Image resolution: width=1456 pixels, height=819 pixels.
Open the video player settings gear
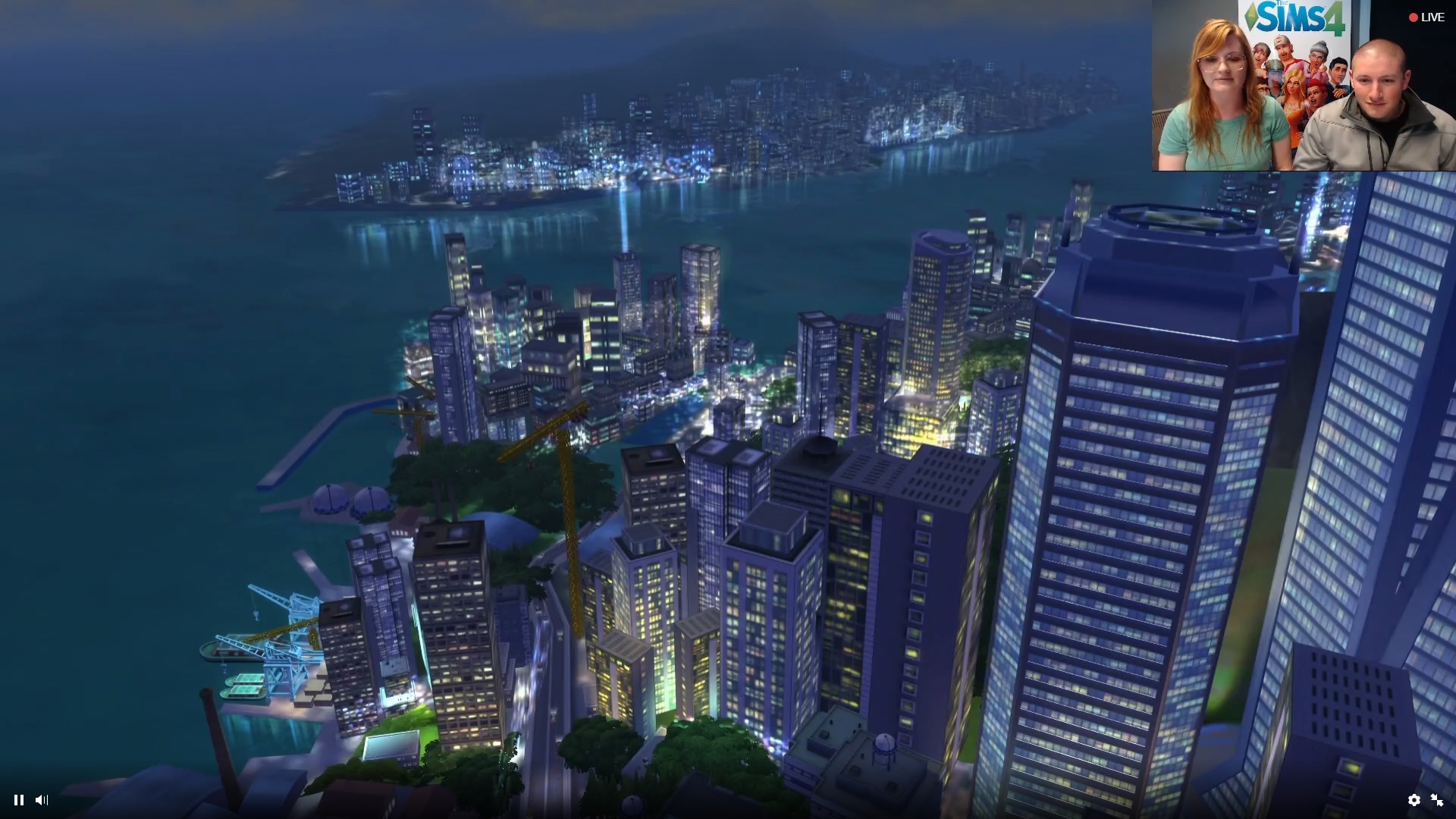pos(1414,800)
